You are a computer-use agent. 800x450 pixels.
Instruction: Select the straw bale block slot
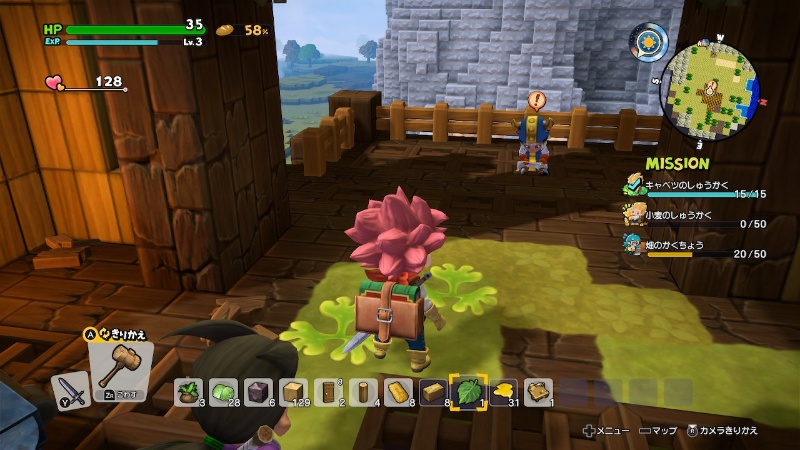point(433,392)
